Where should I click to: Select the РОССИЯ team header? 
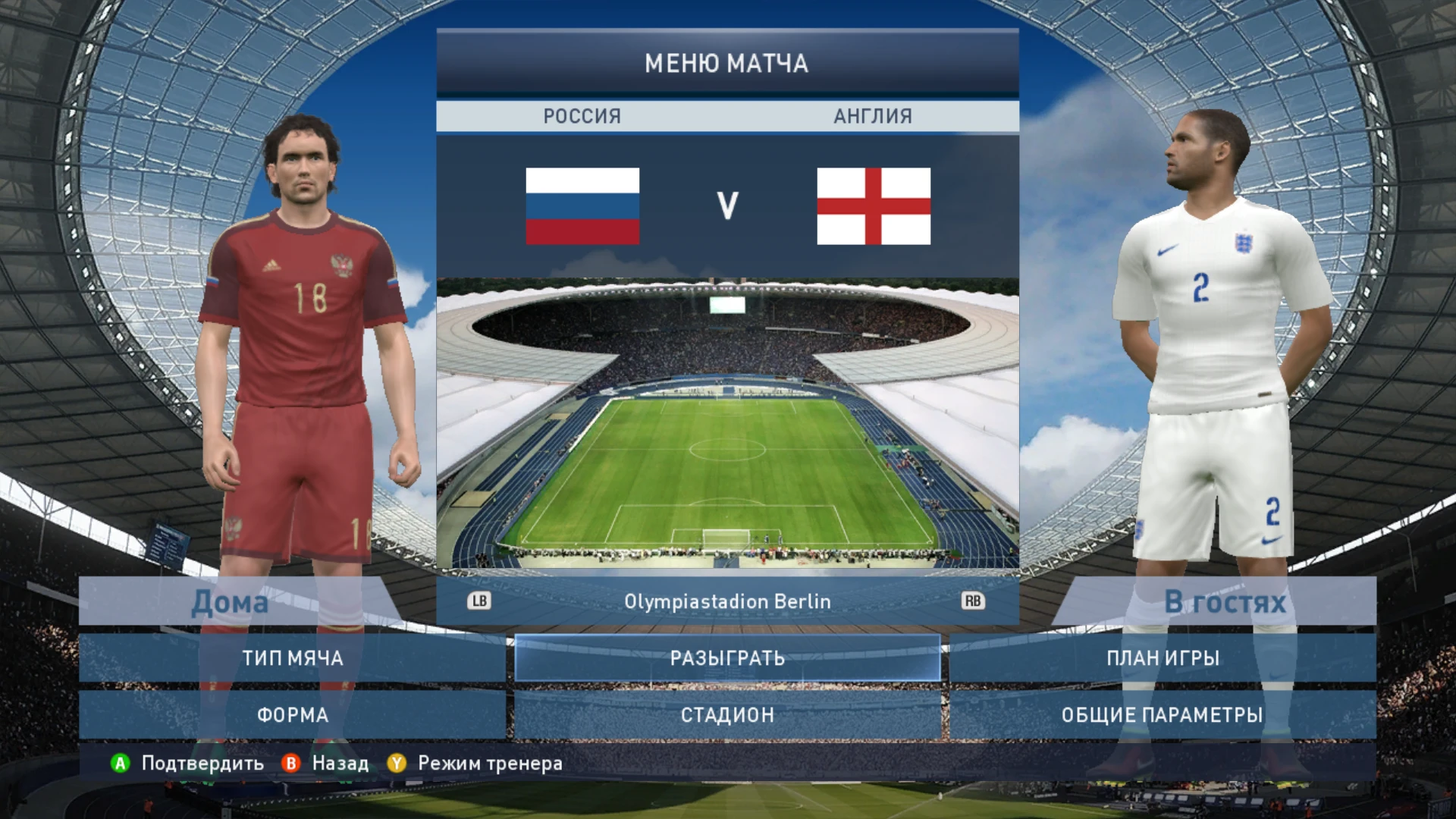click(582, 116)
